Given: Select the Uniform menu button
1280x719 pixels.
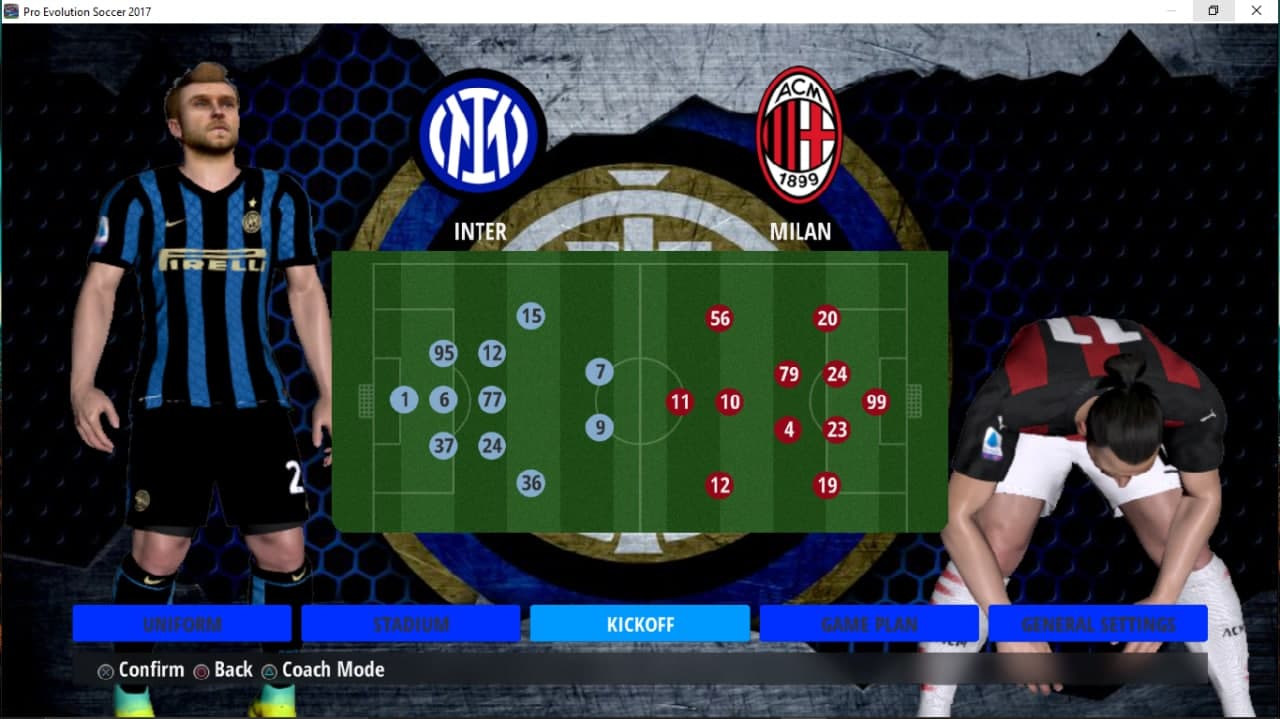Looking at the screenshot, I should 182,624.
